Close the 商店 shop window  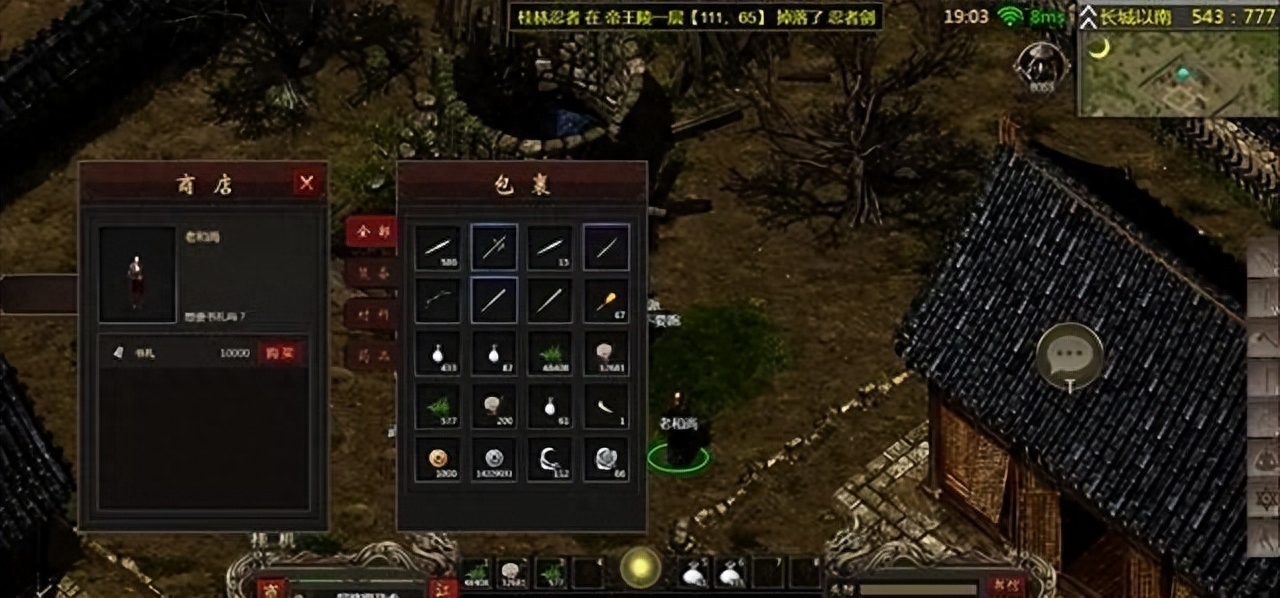point(307,183)
